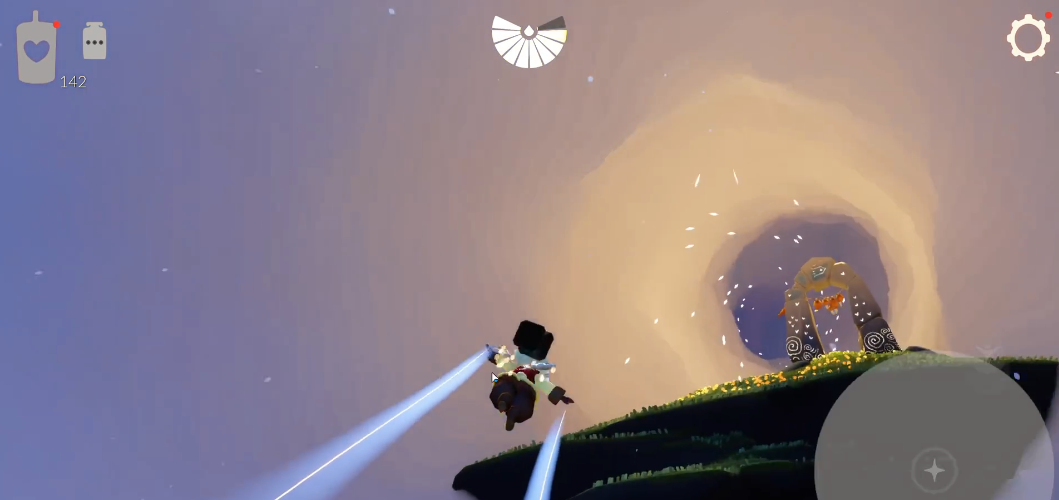Tap the heart candle currency icon
Screen dimensions: 1059x500
pos(36,48)
